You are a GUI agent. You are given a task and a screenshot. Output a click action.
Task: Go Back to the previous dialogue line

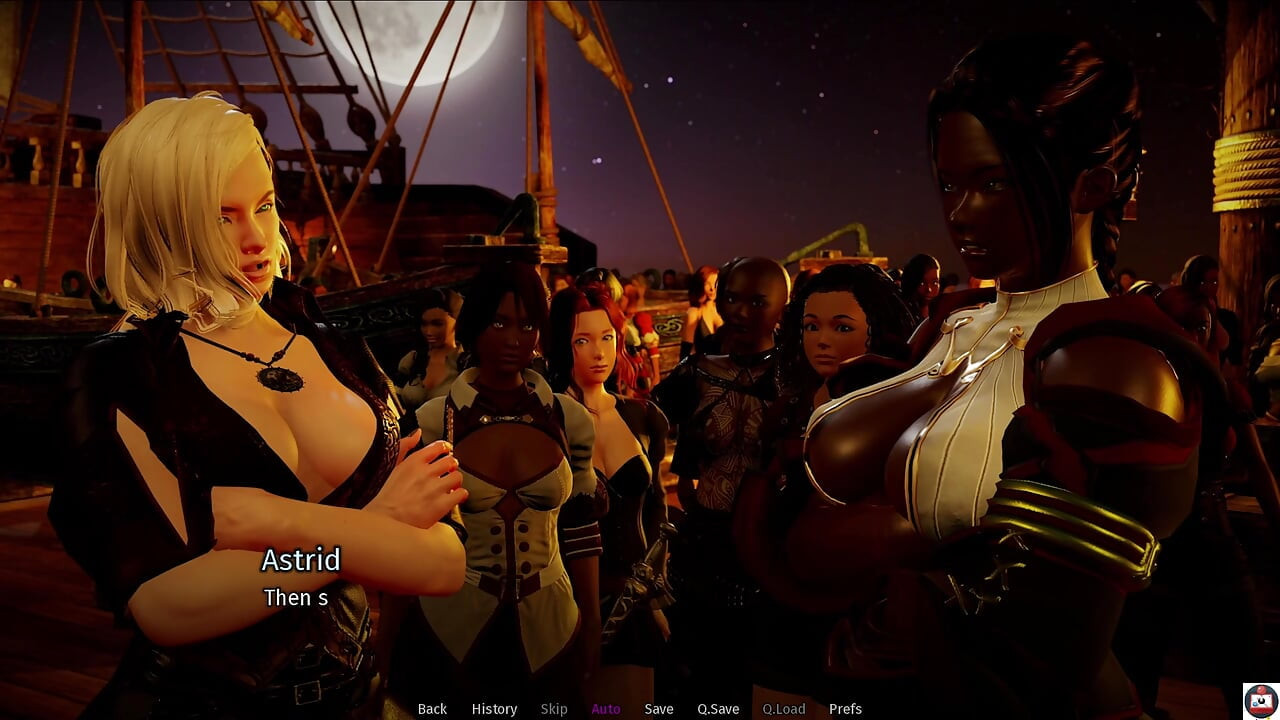pos(432,709)
